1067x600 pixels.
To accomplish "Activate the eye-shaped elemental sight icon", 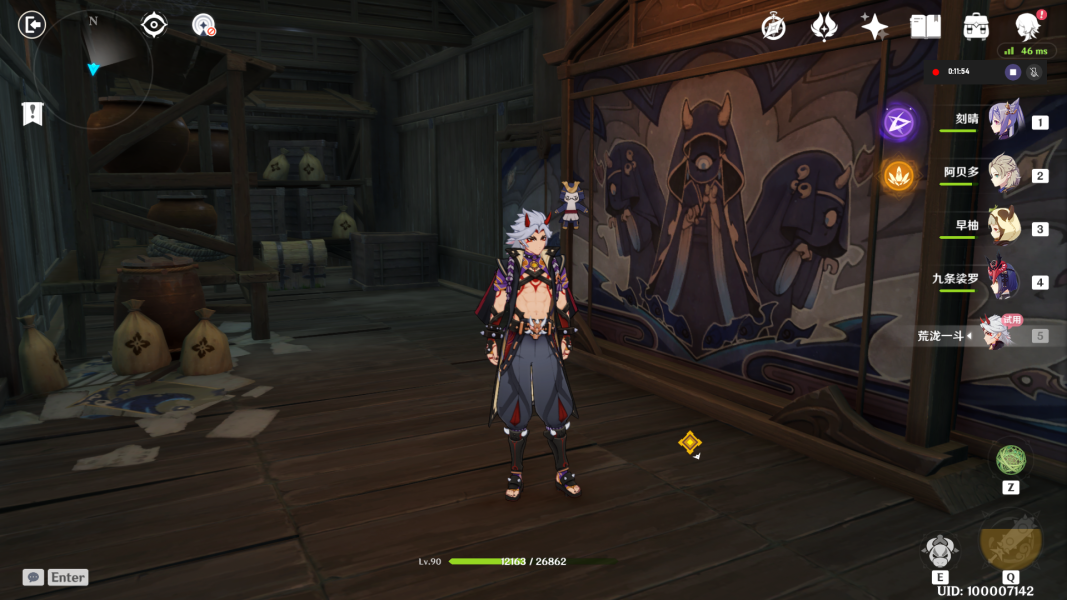I will (154, 24).
